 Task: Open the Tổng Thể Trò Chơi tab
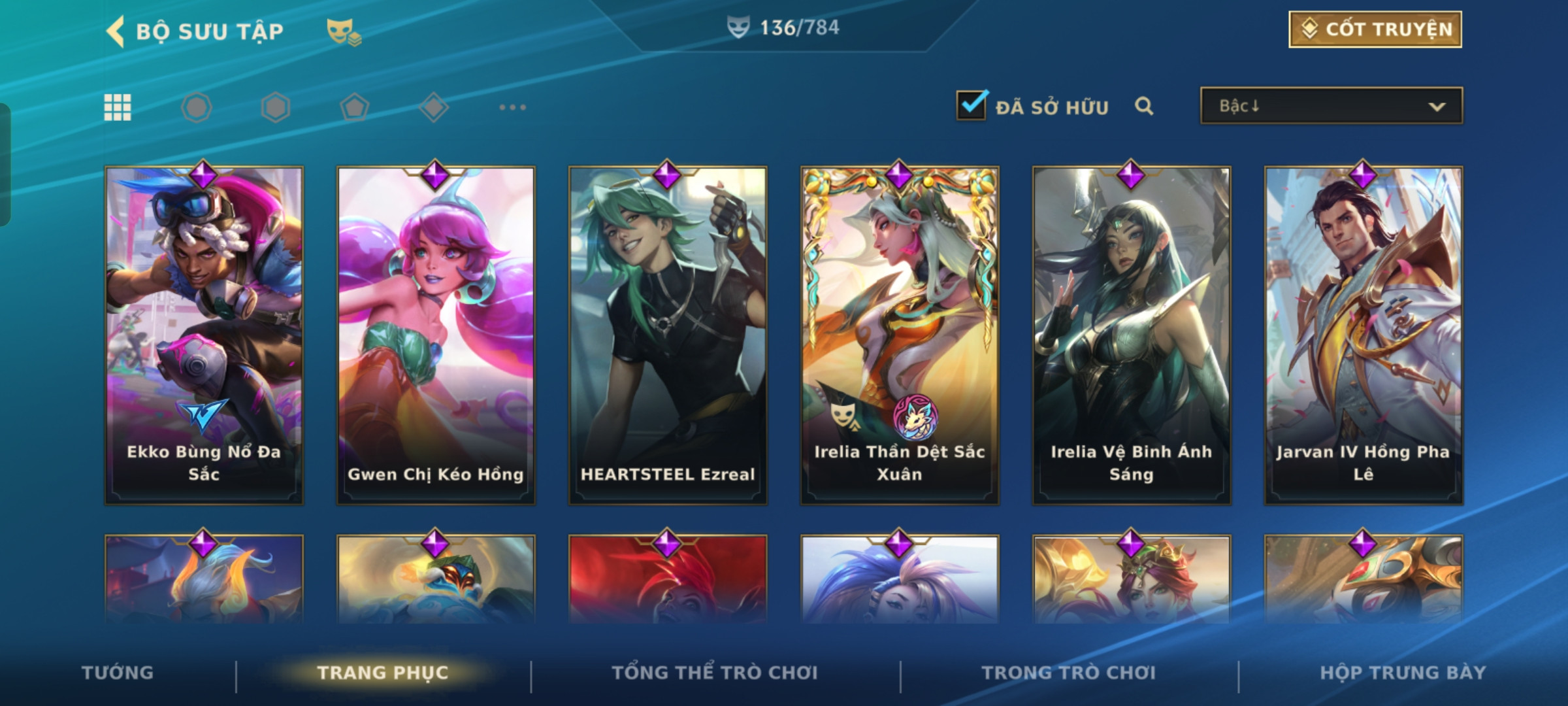715,673
